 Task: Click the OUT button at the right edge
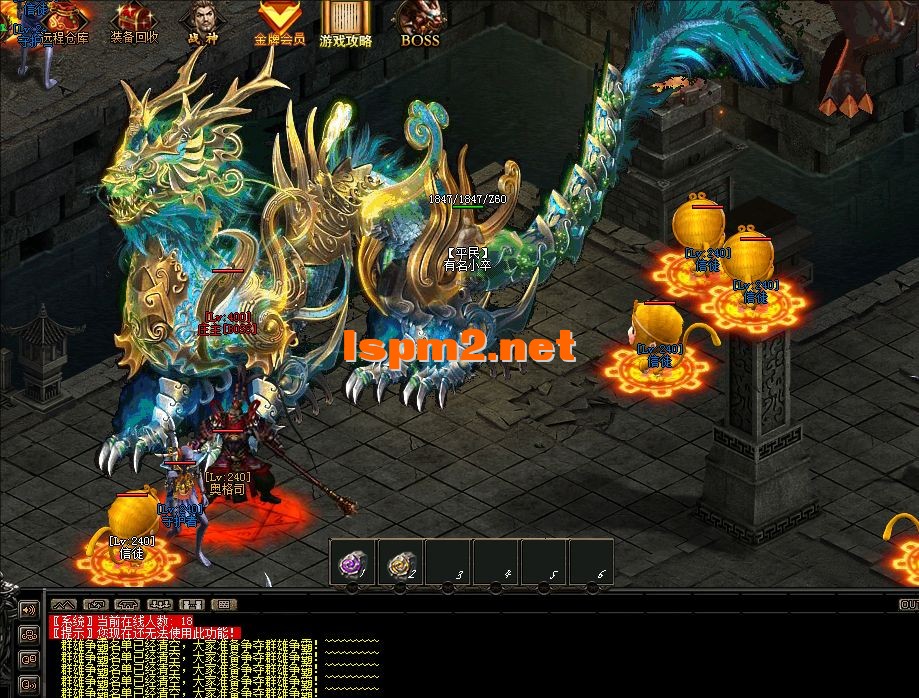(908, 604)
